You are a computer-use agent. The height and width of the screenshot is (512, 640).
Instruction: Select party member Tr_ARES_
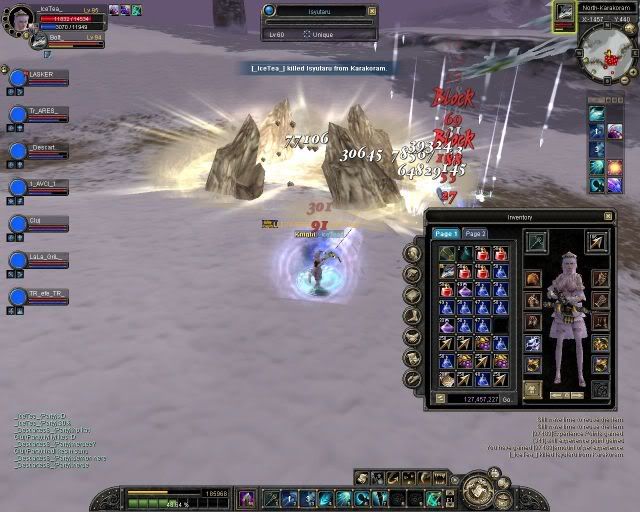42,110
